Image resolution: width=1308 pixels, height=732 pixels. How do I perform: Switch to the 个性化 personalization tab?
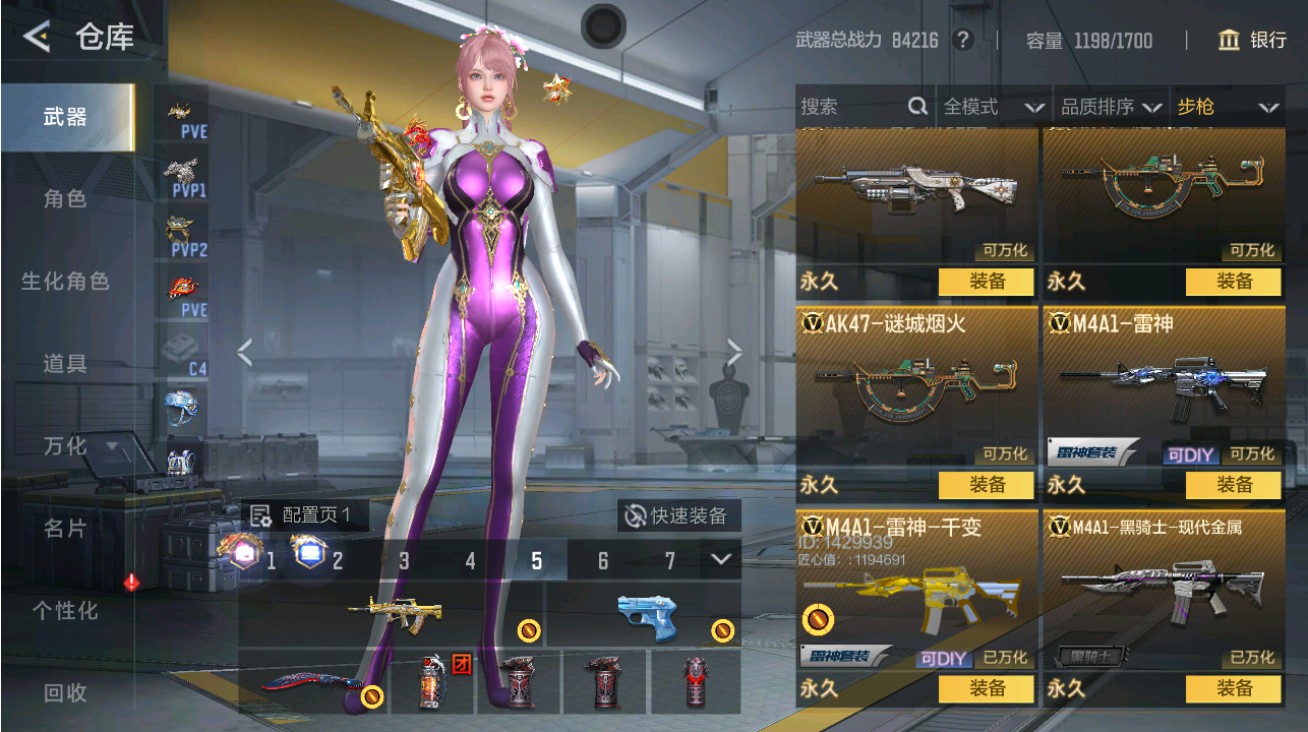pos(66,610)
